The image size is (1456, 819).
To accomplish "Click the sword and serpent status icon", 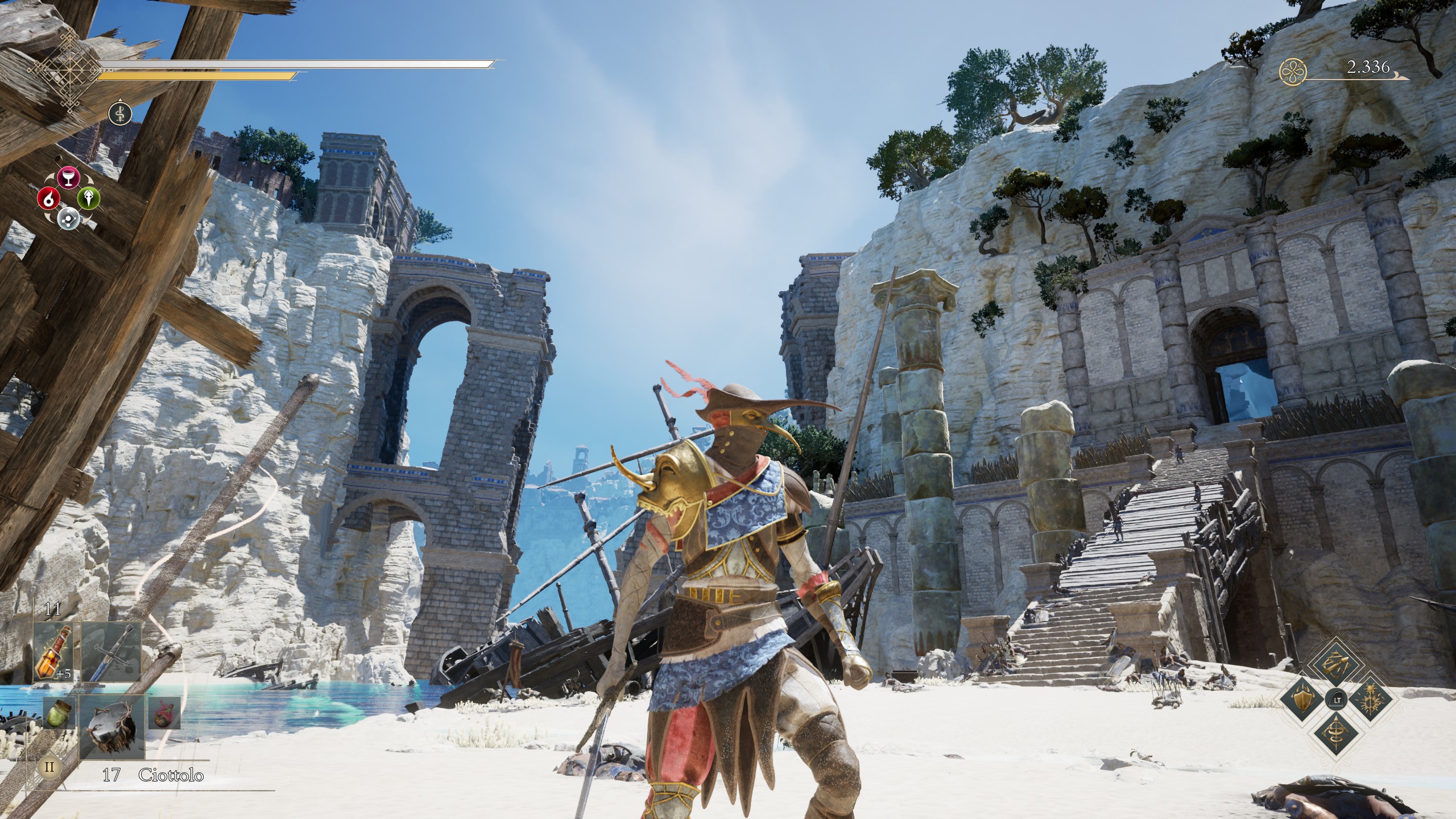I will 120,113.
